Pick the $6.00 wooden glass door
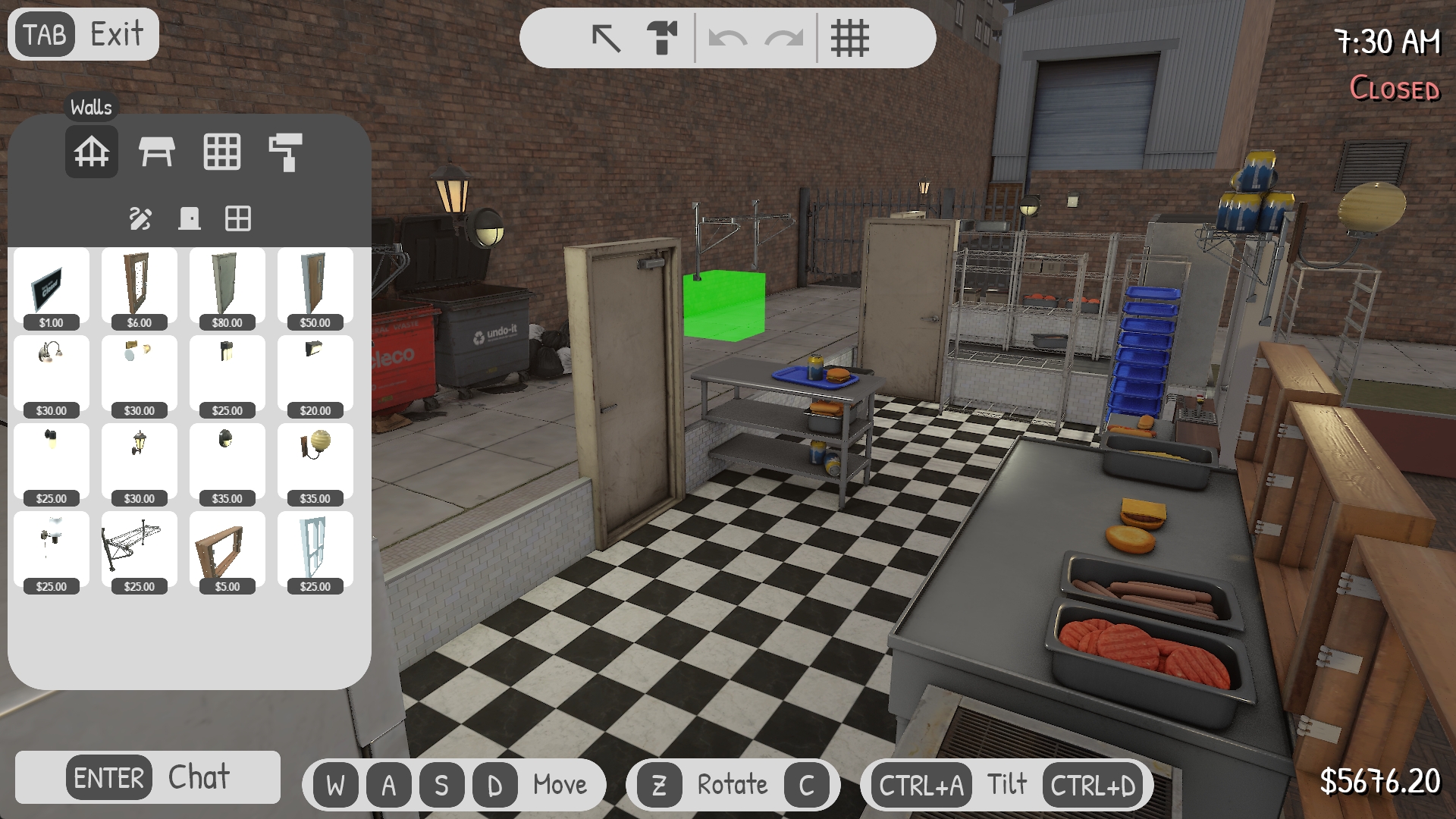 point(140,288)
